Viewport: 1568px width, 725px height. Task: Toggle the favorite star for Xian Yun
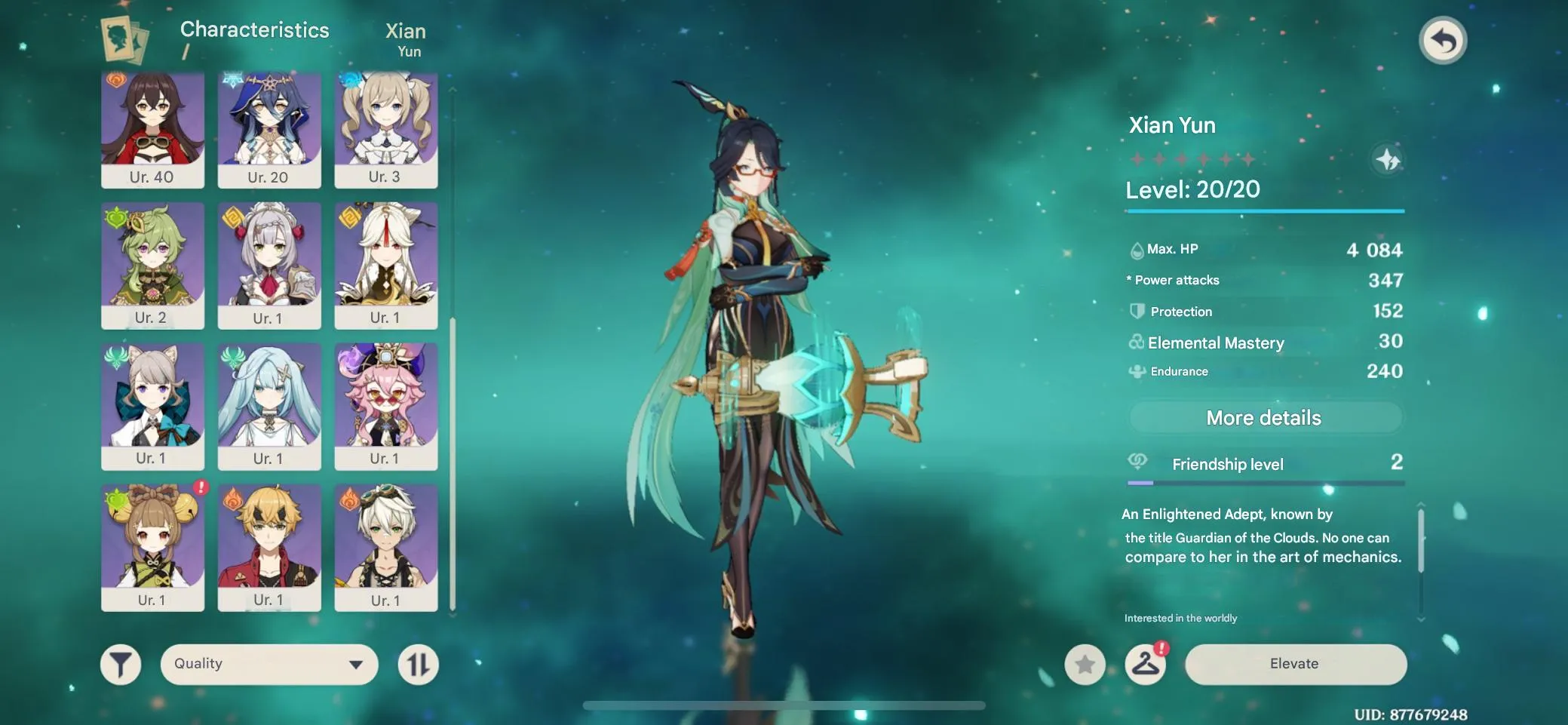[1086, 665]
